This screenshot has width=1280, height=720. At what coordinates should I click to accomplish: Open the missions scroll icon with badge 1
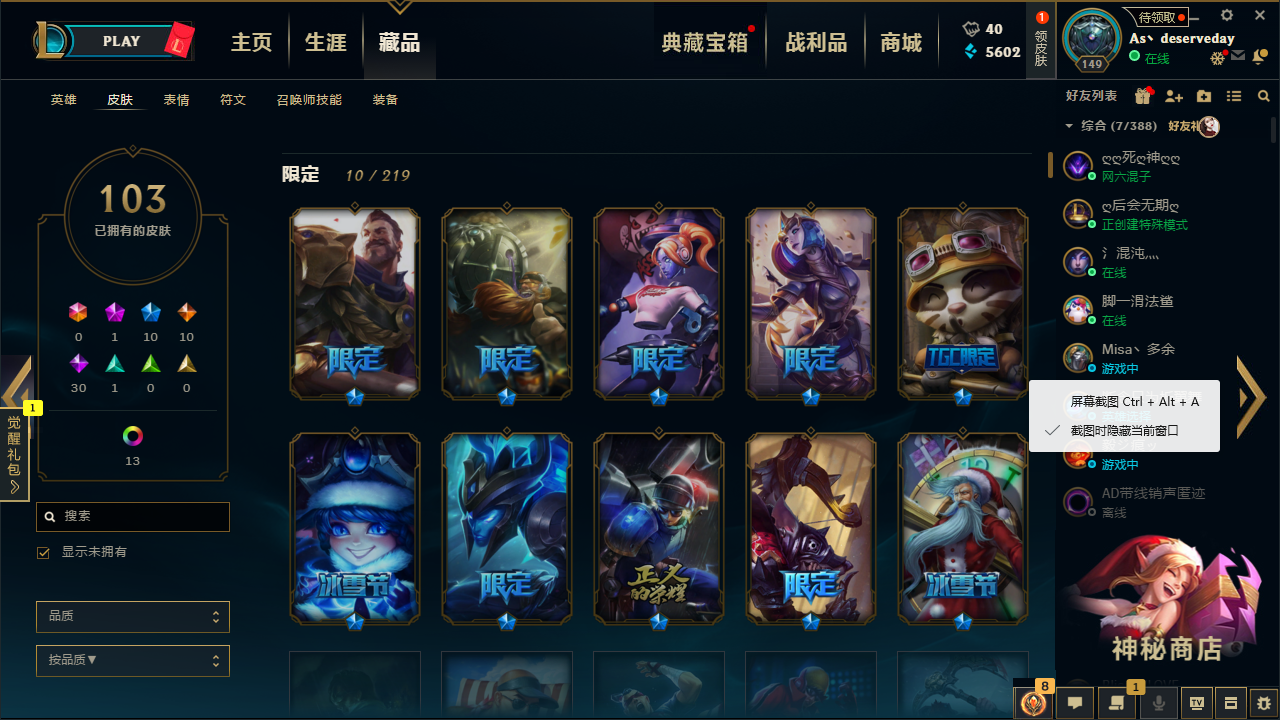[x=1115, y=704]
